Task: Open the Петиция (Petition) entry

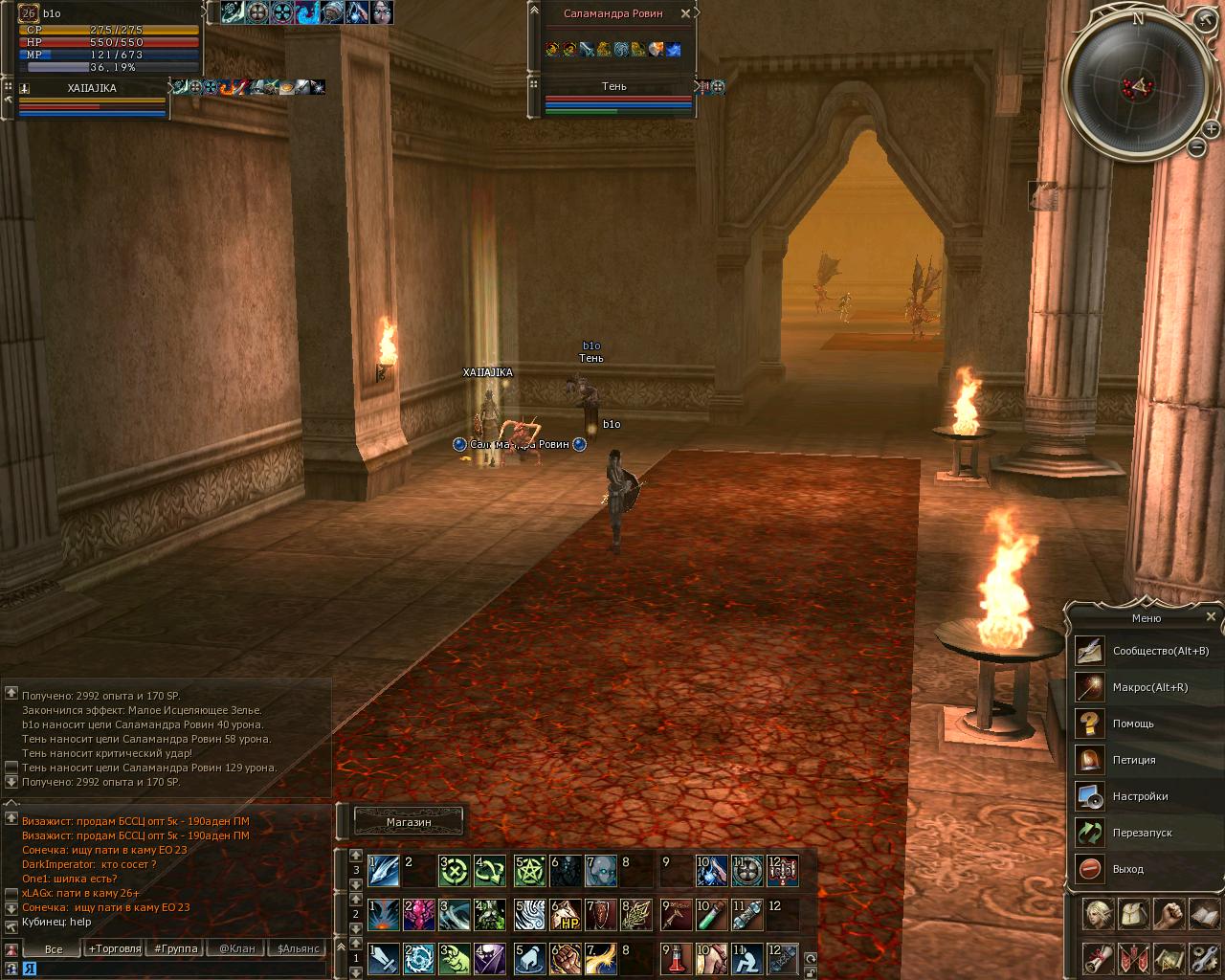Action: pyautogui.click(x=1134, y=760)
